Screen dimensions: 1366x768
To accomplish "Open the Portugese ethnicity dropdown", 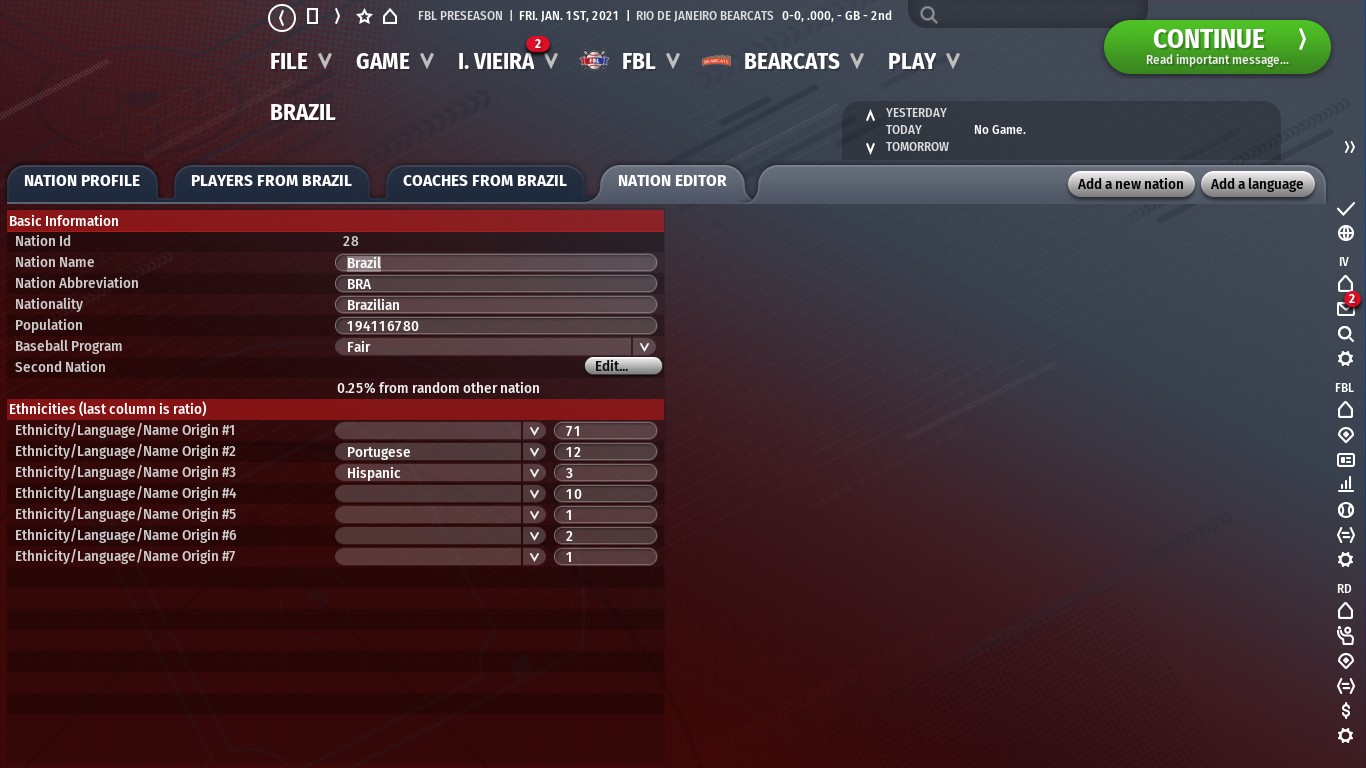I will [x=534, y=452].
